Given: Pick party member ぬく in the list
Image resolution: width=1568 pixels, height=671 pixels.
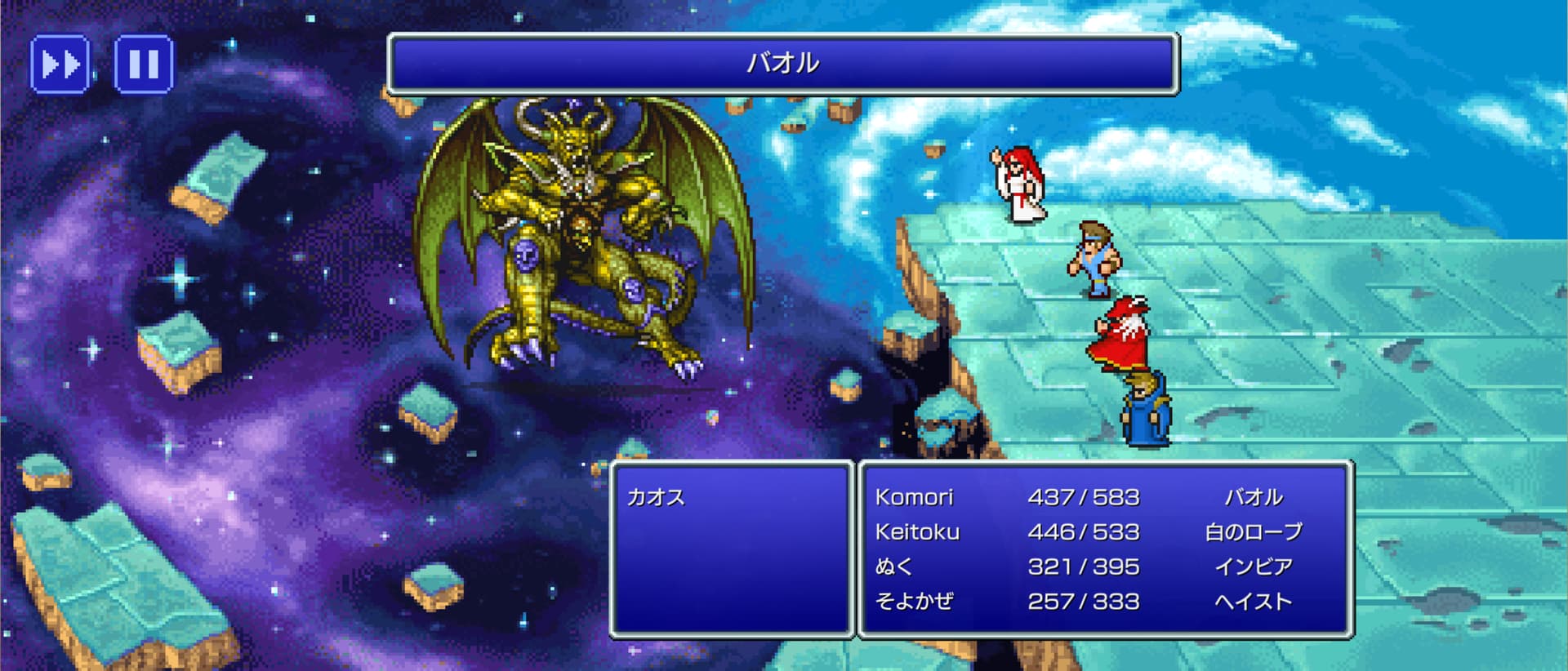Looking at the screenshot, I should 893,567.
